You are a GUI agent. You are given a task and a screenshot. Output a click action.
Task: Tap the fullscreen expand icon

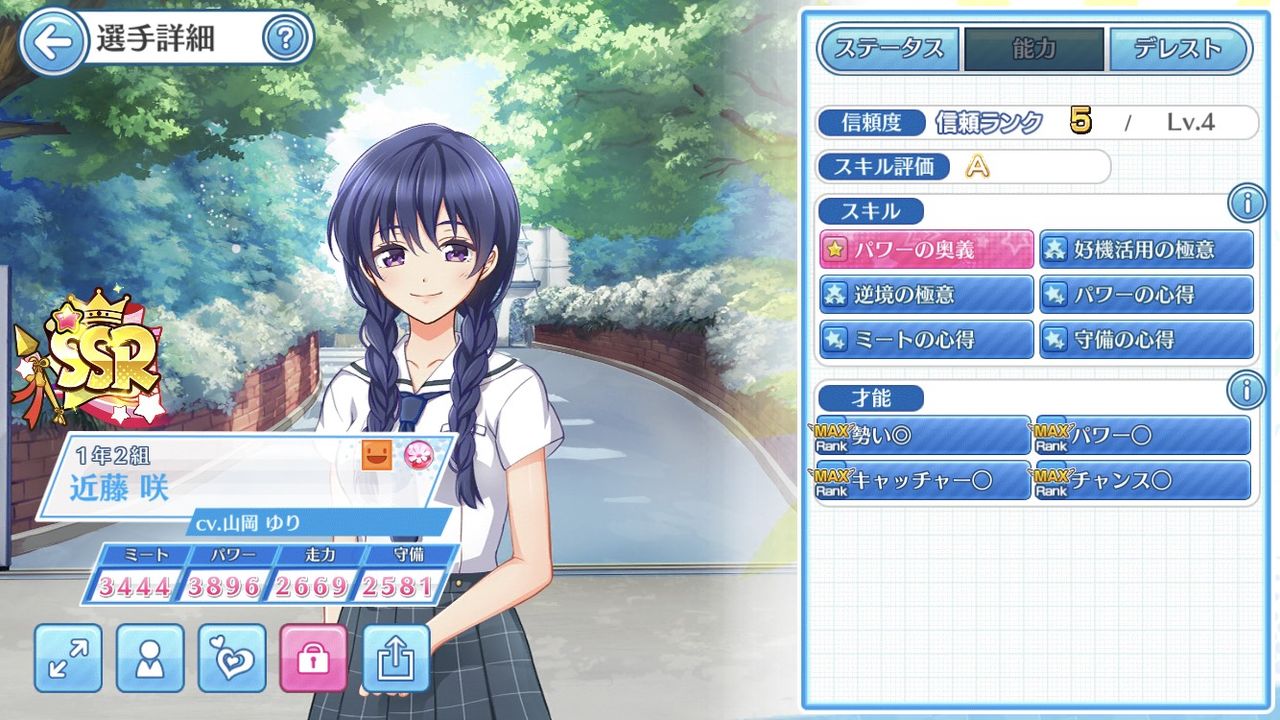click(67, 659)
